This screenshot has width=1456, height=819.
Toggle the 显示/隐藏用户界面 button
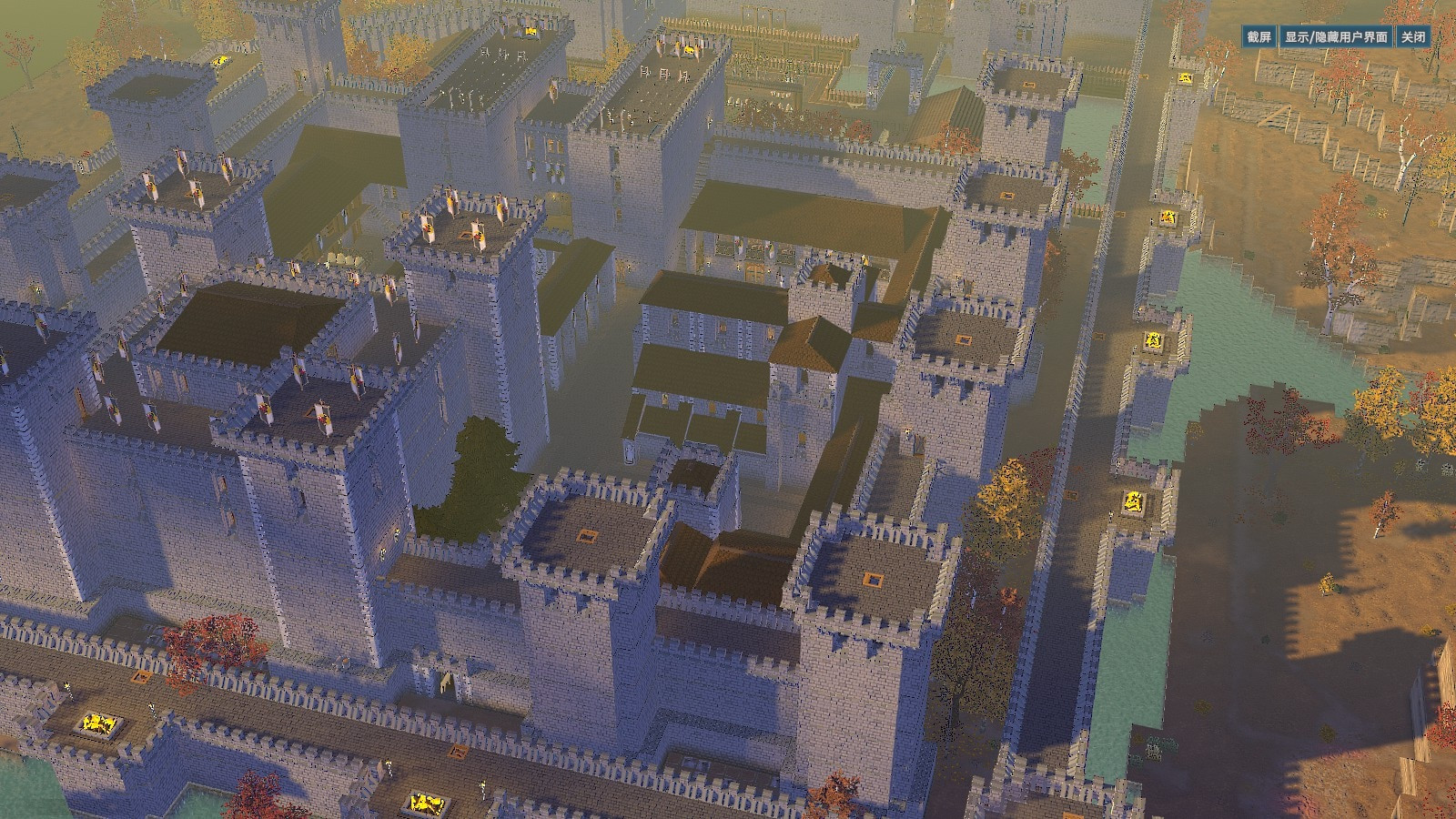[x=1336, y=37]
